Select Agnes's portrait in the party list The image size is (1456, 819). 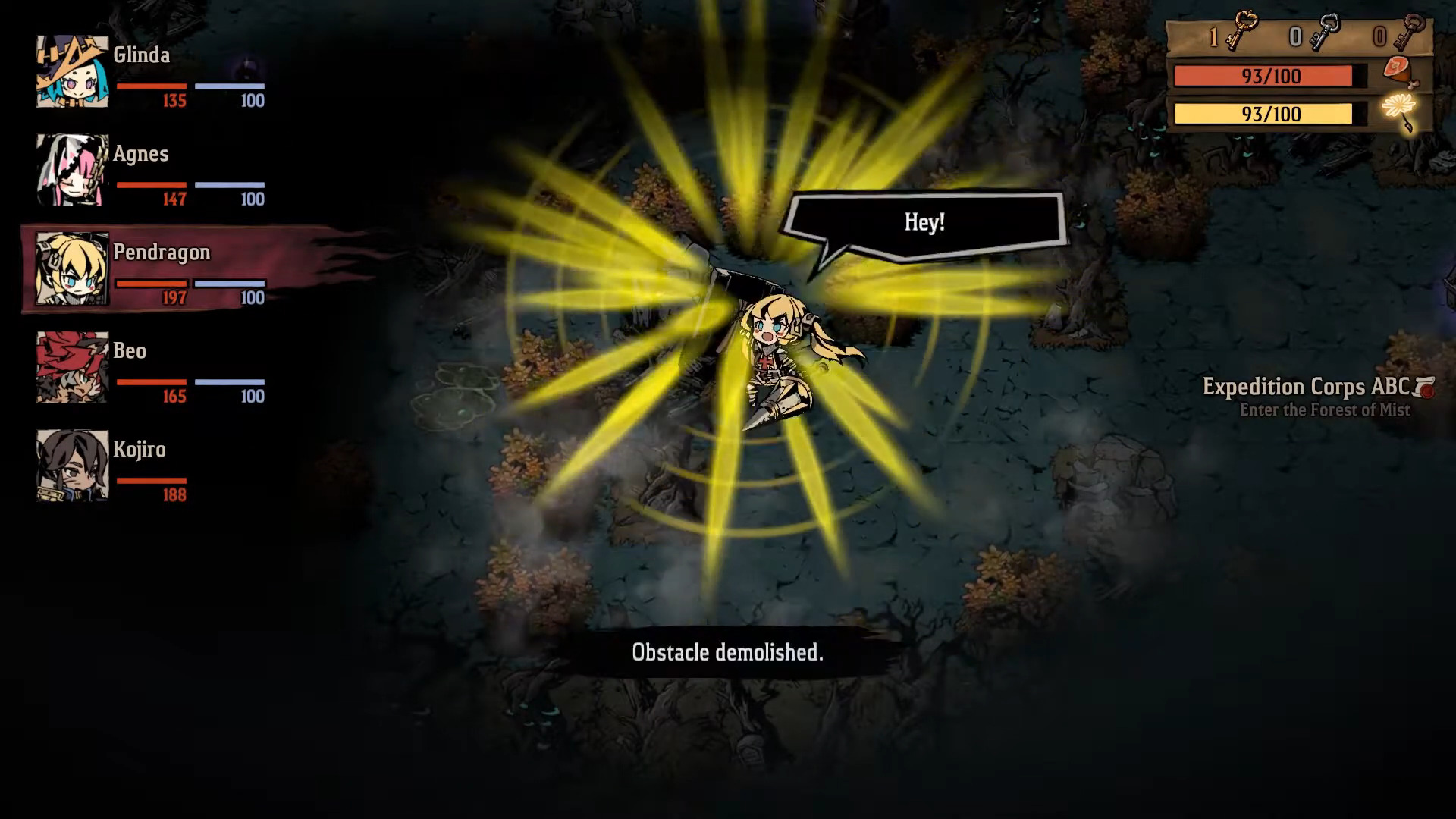point(72,171)
